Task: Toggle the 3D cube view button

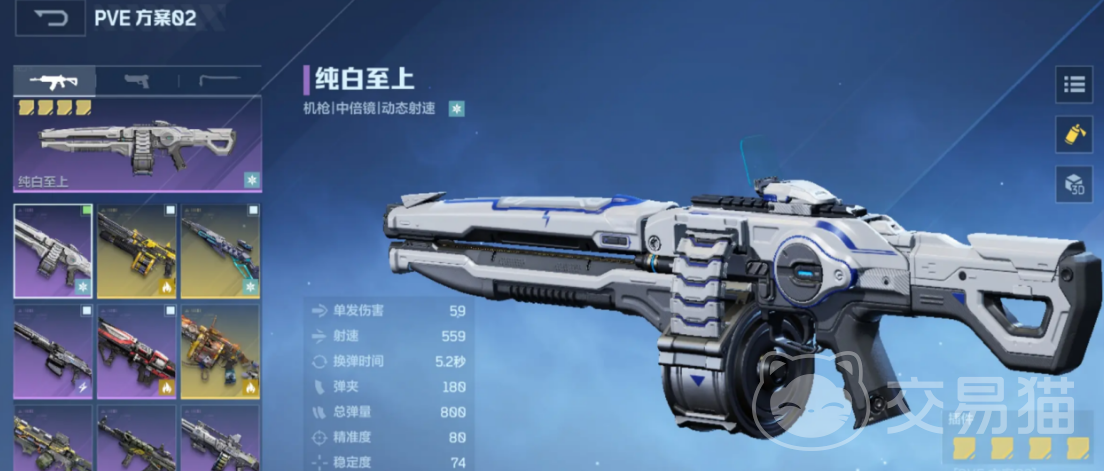Action: click(1074, 184)
